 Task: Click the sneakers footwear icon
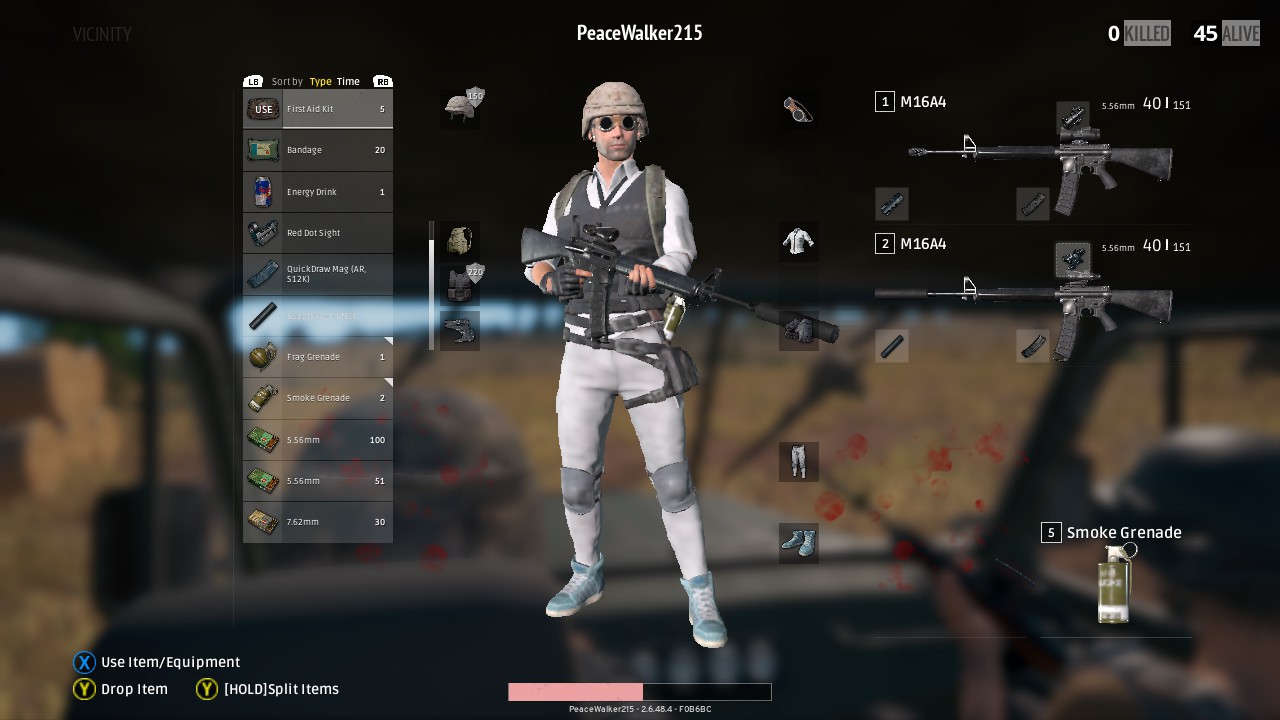pyautogui.click(x=799, y=542)
